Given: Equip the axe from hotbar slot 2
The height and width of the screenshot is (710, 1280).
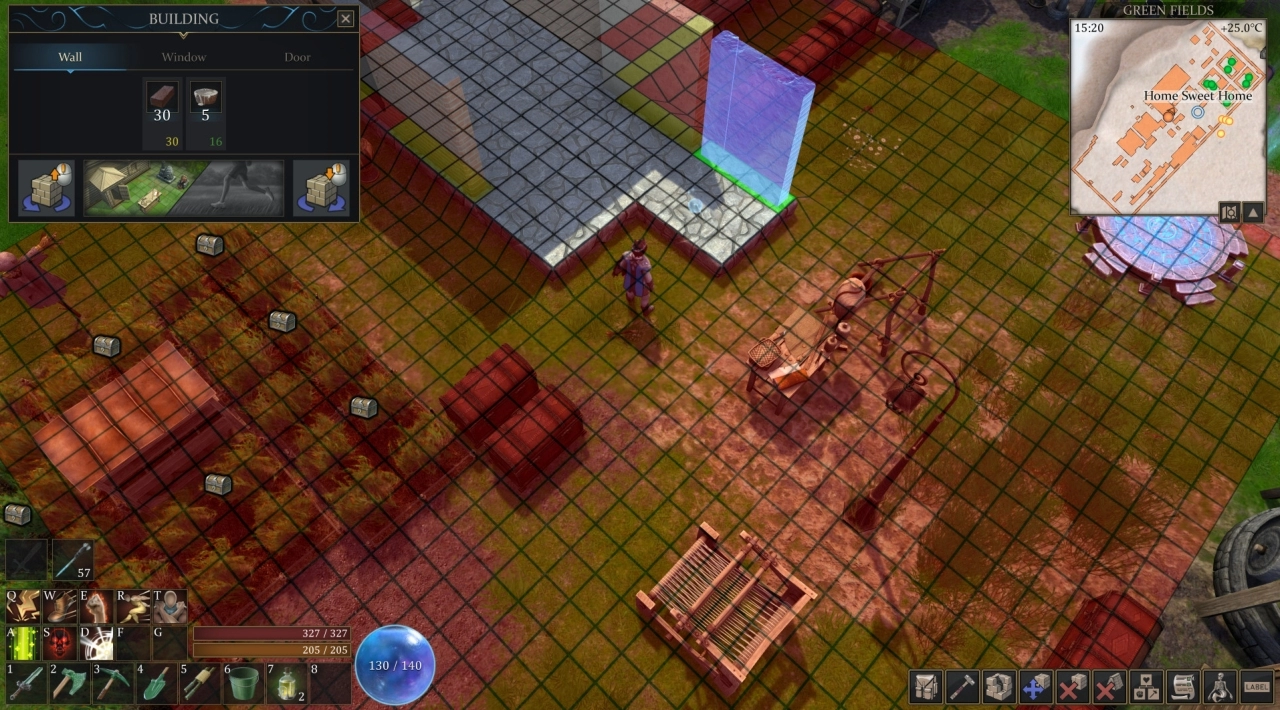Looking at the screenshot, I should point(69,684).
